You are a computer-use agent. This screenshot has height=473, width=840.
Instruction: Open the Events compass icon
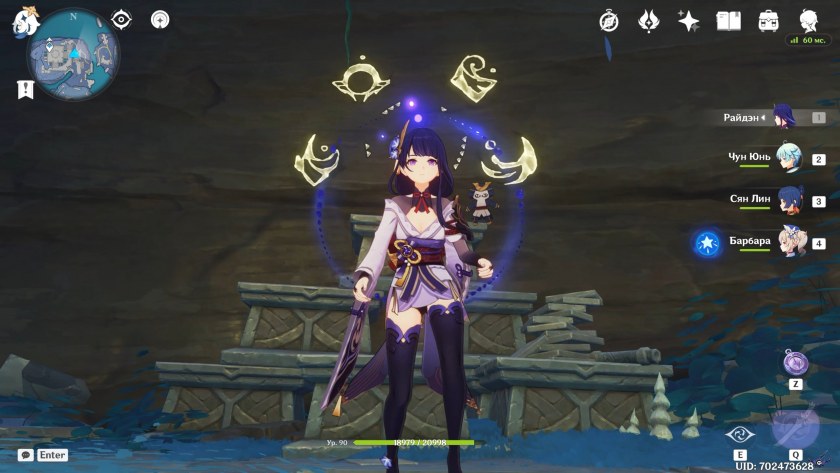coord(609,21)
